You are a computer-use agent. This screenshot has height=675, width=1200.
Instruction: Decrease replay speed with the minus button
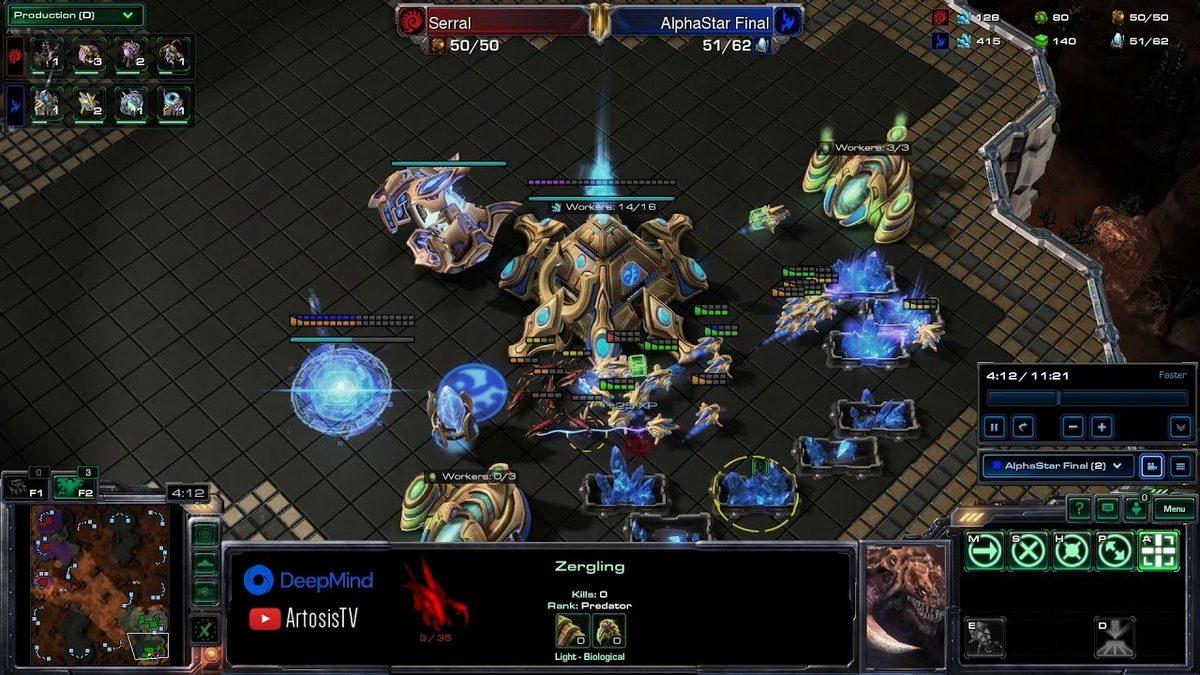(1073, 427)
